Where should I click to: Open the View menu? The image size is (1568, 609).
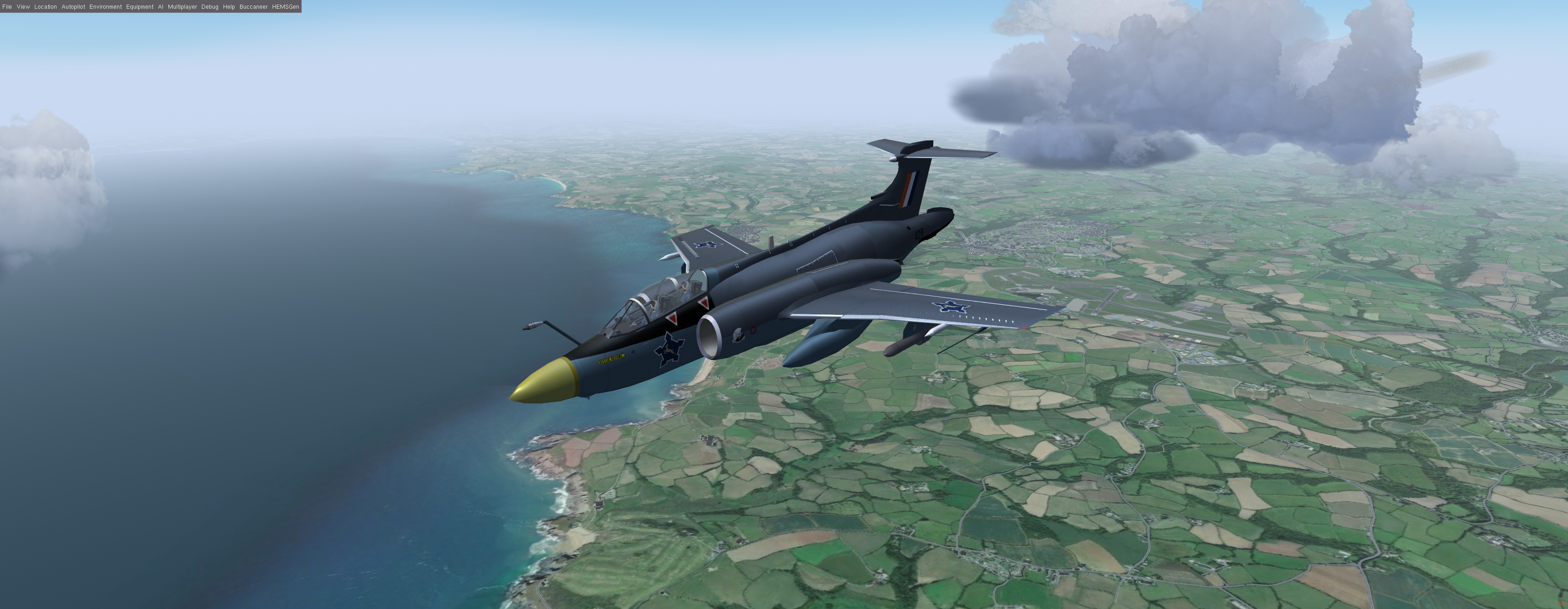[23, 7]
